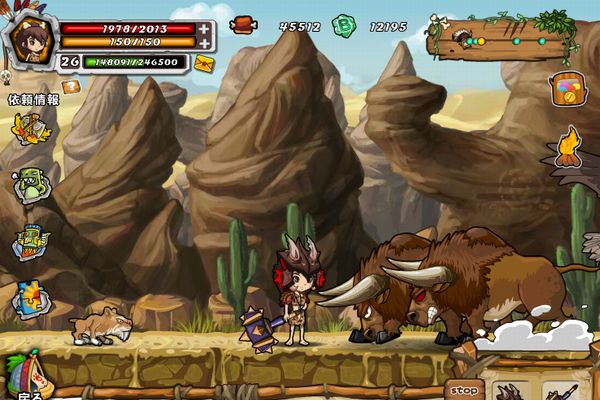
Task: Open the colorful gem bag icon
Action: (566, 89)
